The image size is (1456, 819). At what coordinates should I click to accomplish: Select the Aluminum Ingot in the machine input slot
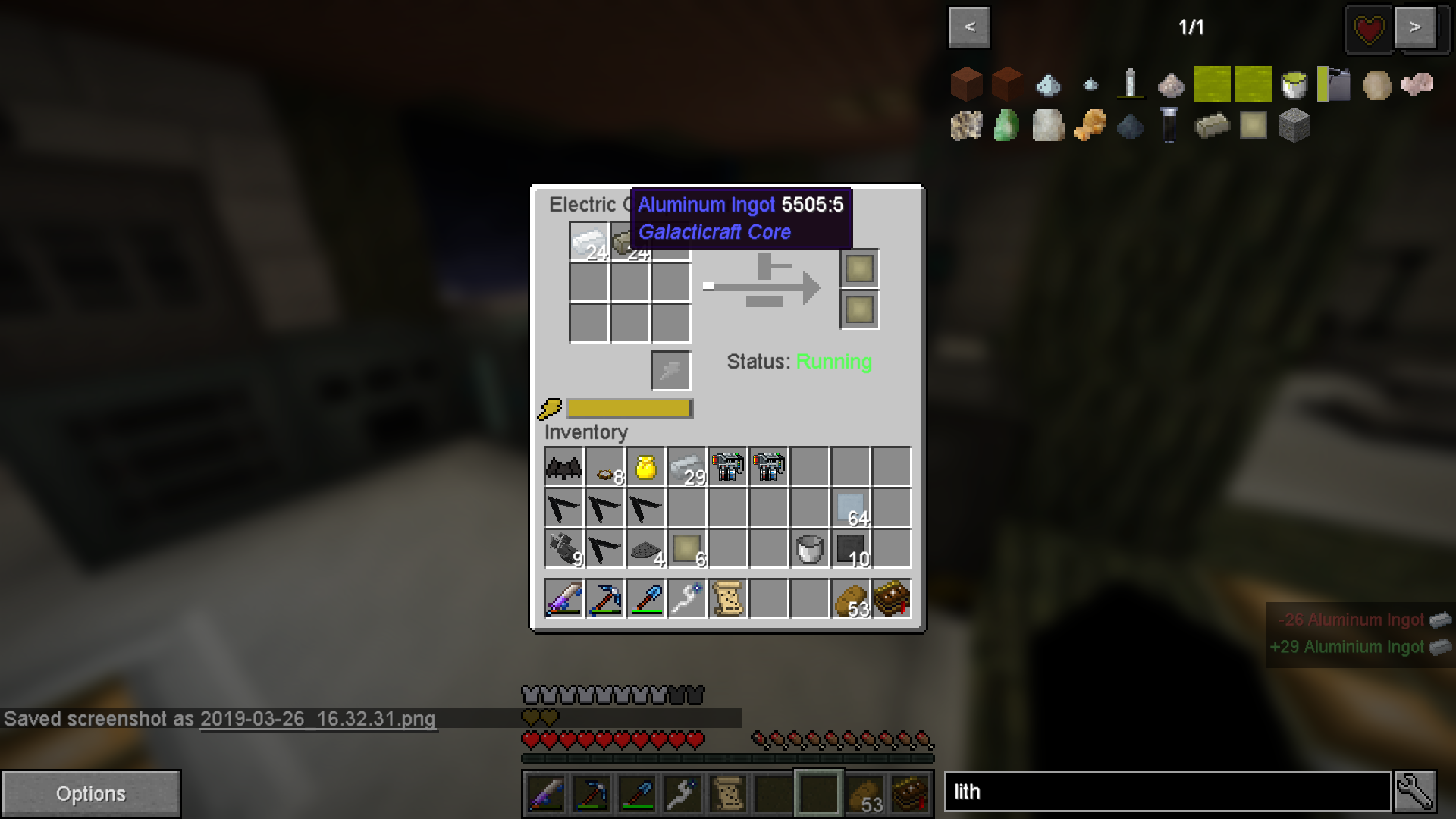[x=589, y=243]
